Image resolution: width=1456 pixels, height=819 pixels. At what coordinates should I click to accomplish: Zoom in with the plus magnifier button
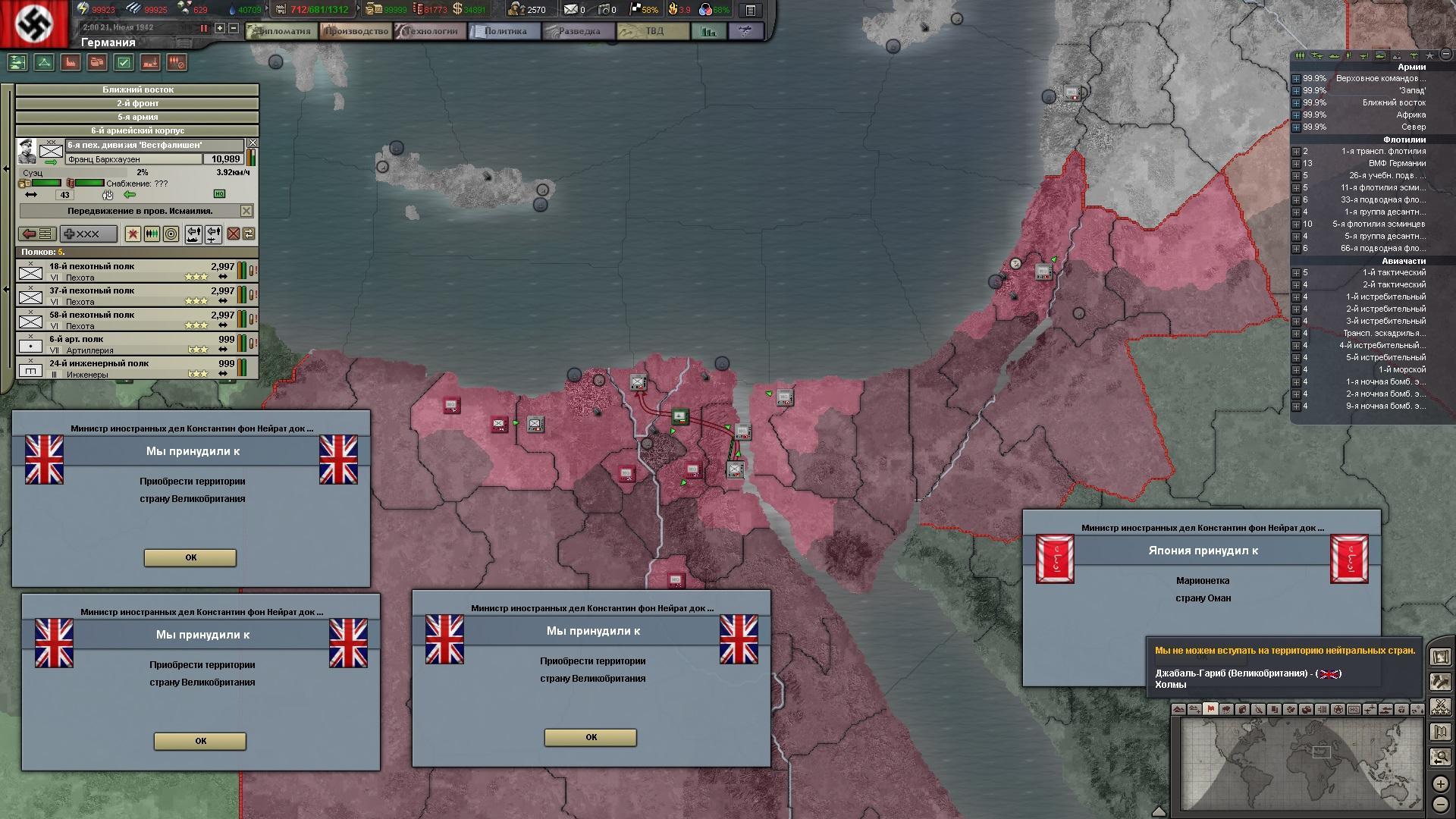(x=1440, y=783)
